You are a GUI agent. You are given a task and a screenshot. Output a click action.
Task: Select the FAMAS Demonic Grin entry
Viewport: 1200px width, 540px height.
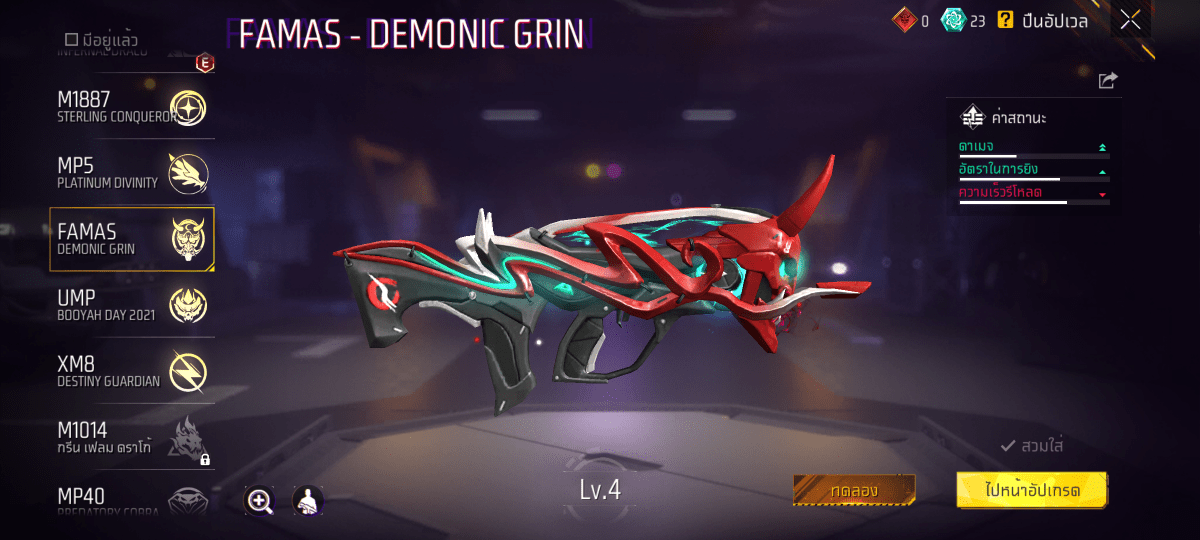(131, 240)
